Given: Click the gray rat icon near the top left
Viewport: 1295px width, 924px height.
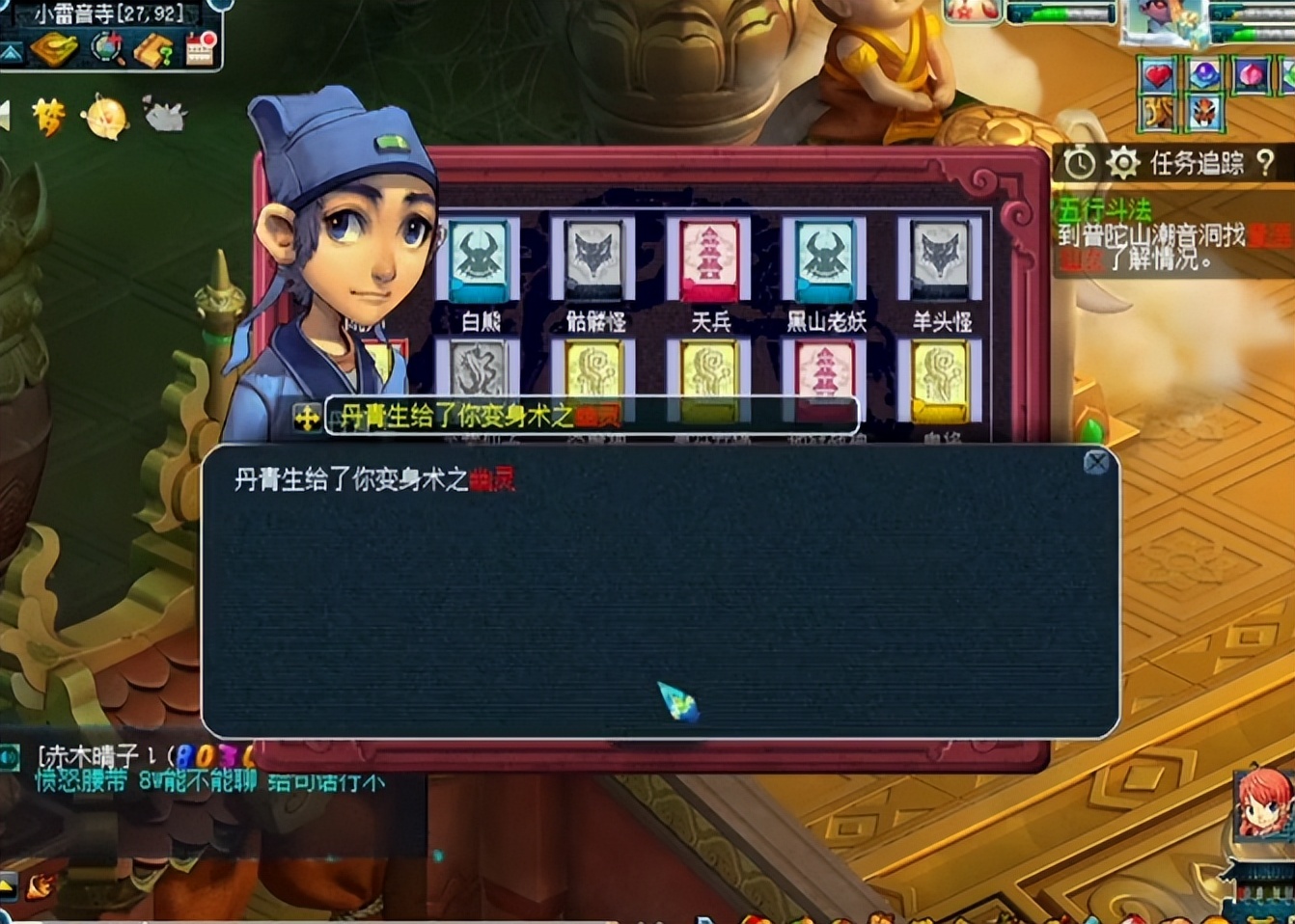Looking at the screenshot, I should 166,112.
